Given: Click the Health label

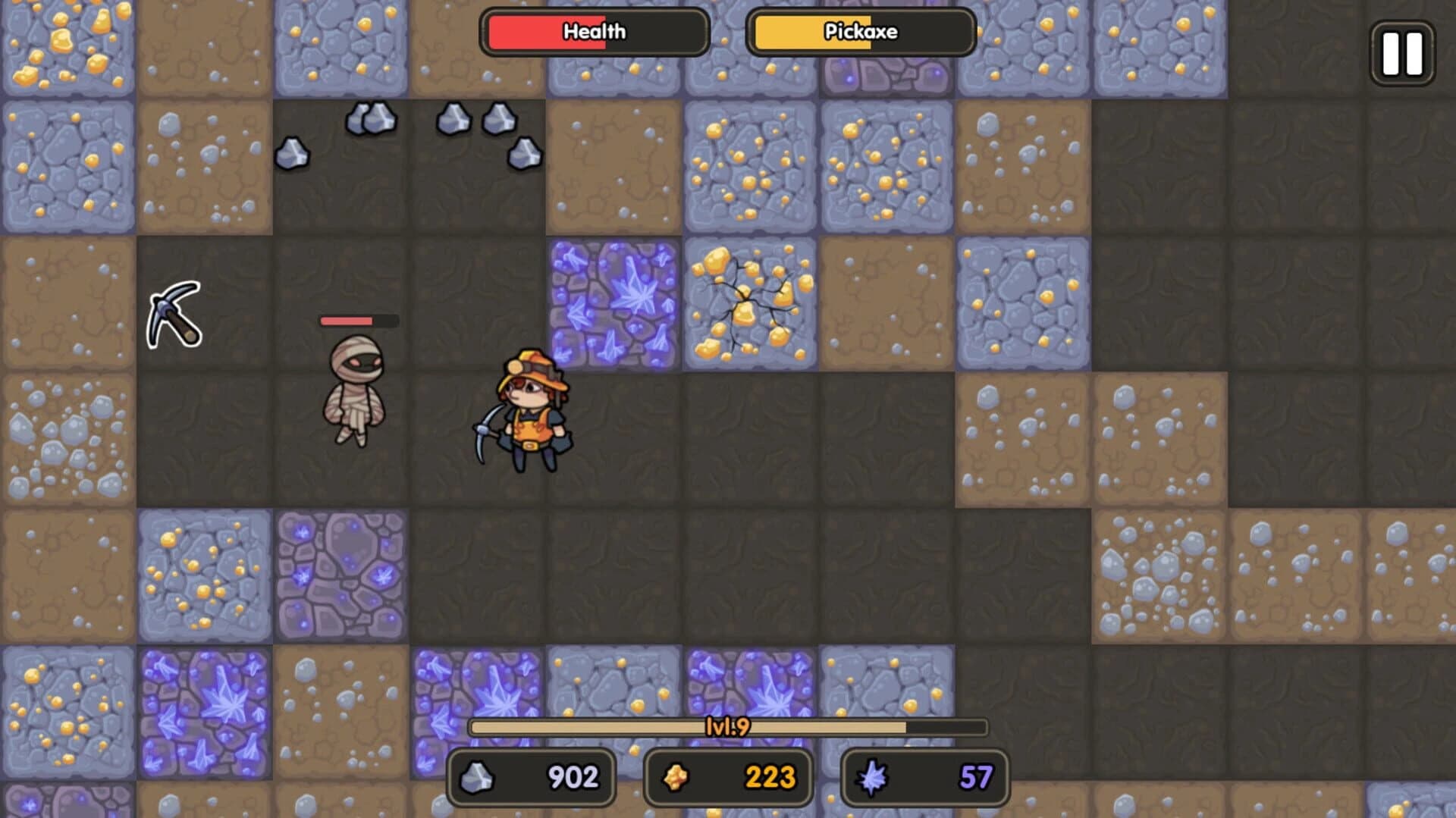Looking at the screenshot, I should [x=594, y=32].
